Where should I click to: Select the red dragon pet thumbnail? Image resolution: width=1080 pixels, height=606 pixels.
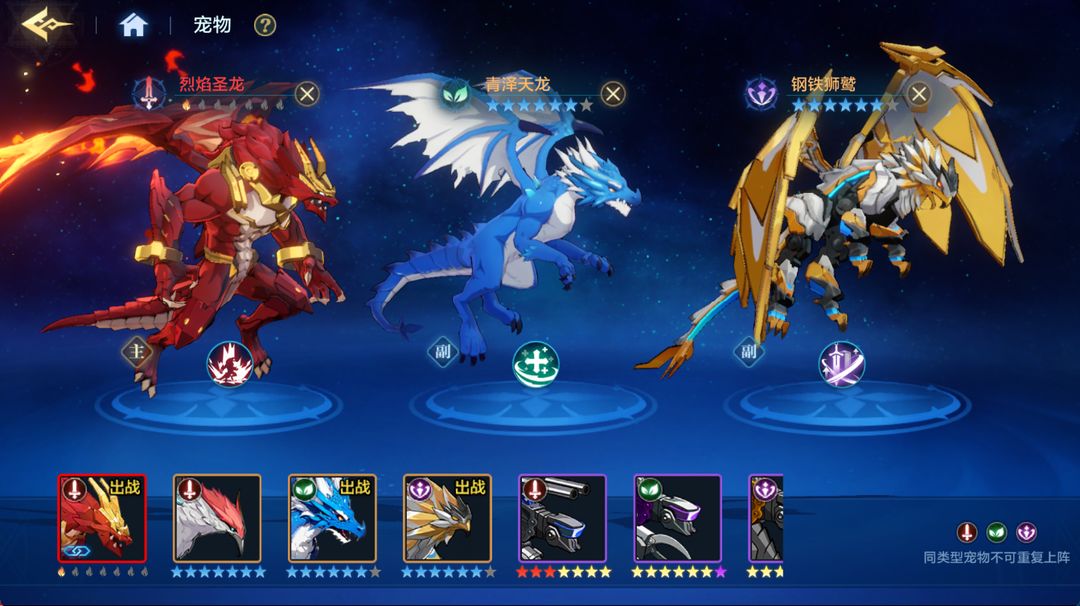(102, 518)
